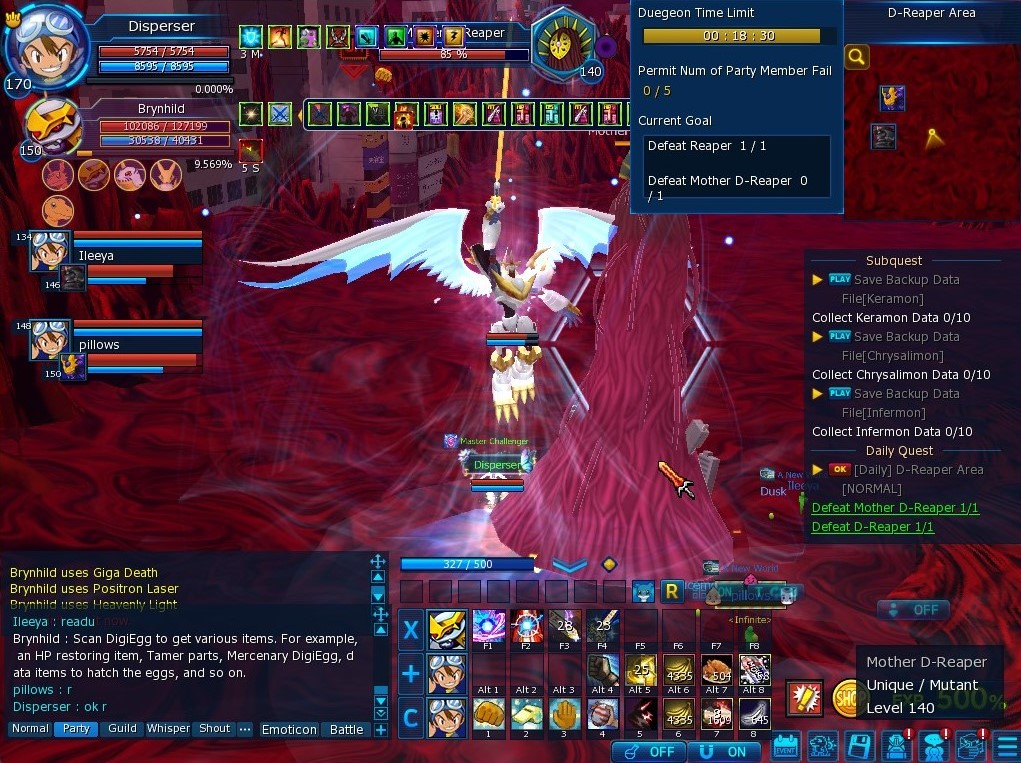The height and width of the screenshot is (763, 1021).
Task: Open the Event calendar icon
Action: (x=786, y=747)
